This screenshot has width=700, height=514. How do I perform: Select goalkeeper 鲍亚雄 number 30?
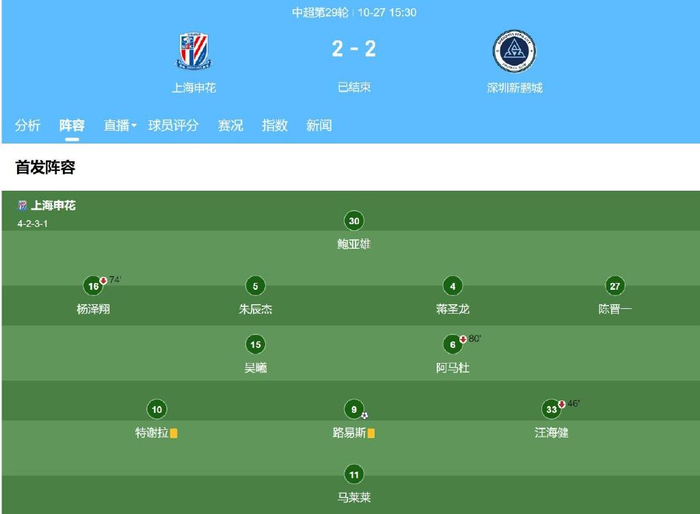click(354, 221)
